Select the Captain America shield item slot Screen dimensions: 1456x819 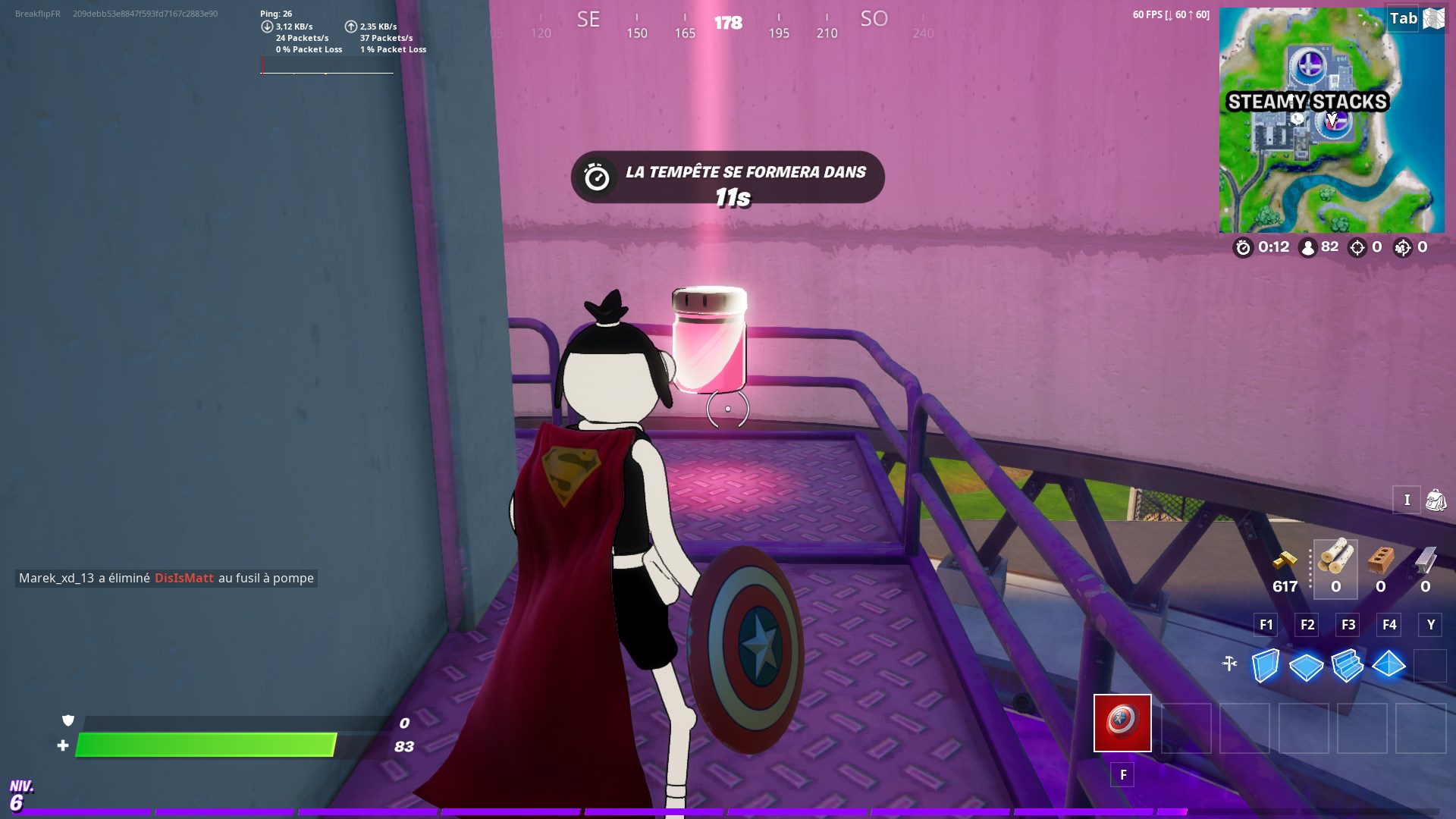point(1122,723)
